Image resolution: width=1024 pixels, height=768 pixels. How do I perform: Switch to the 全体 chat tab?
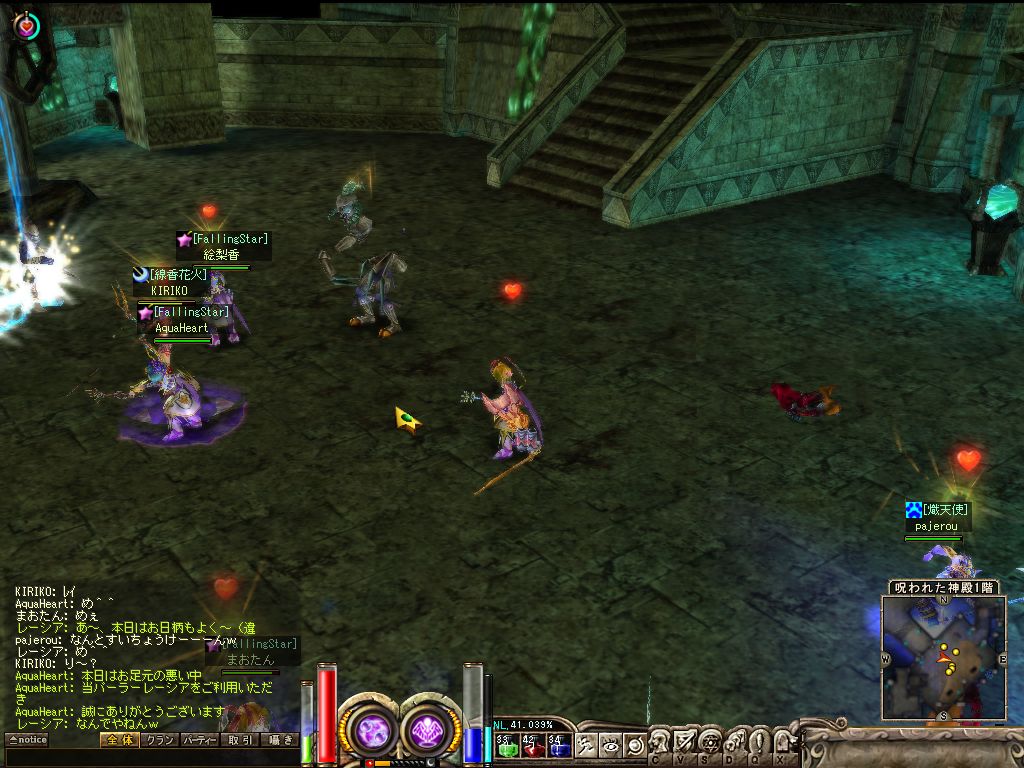(x=119, y=740)
